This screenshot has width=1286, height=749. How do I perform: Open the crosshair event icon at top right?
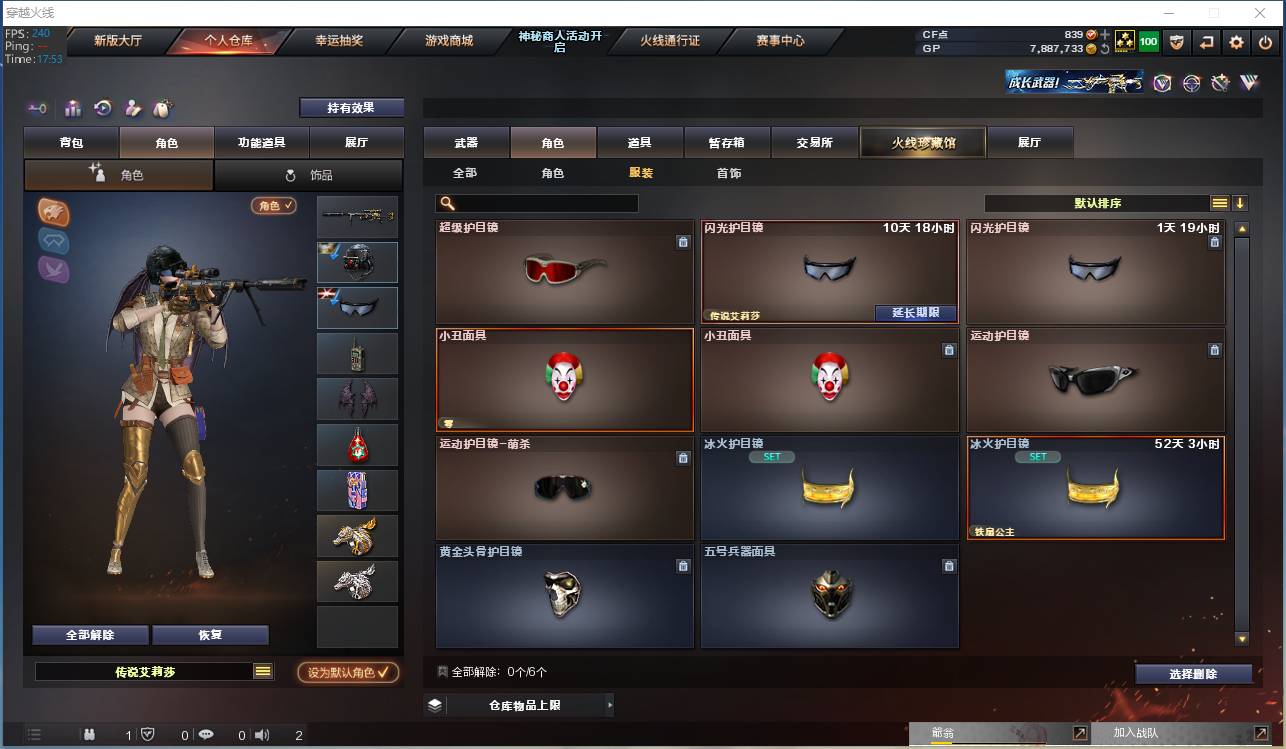pyautogui.click(x=1192, y=83)
